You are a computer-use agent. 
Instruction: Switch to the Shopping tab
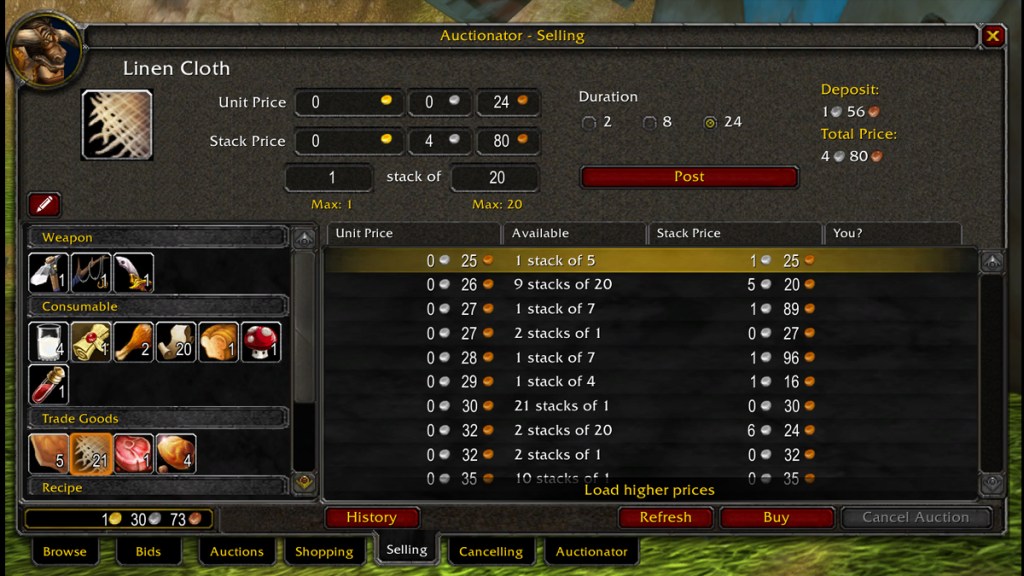[x=324, y=551]
